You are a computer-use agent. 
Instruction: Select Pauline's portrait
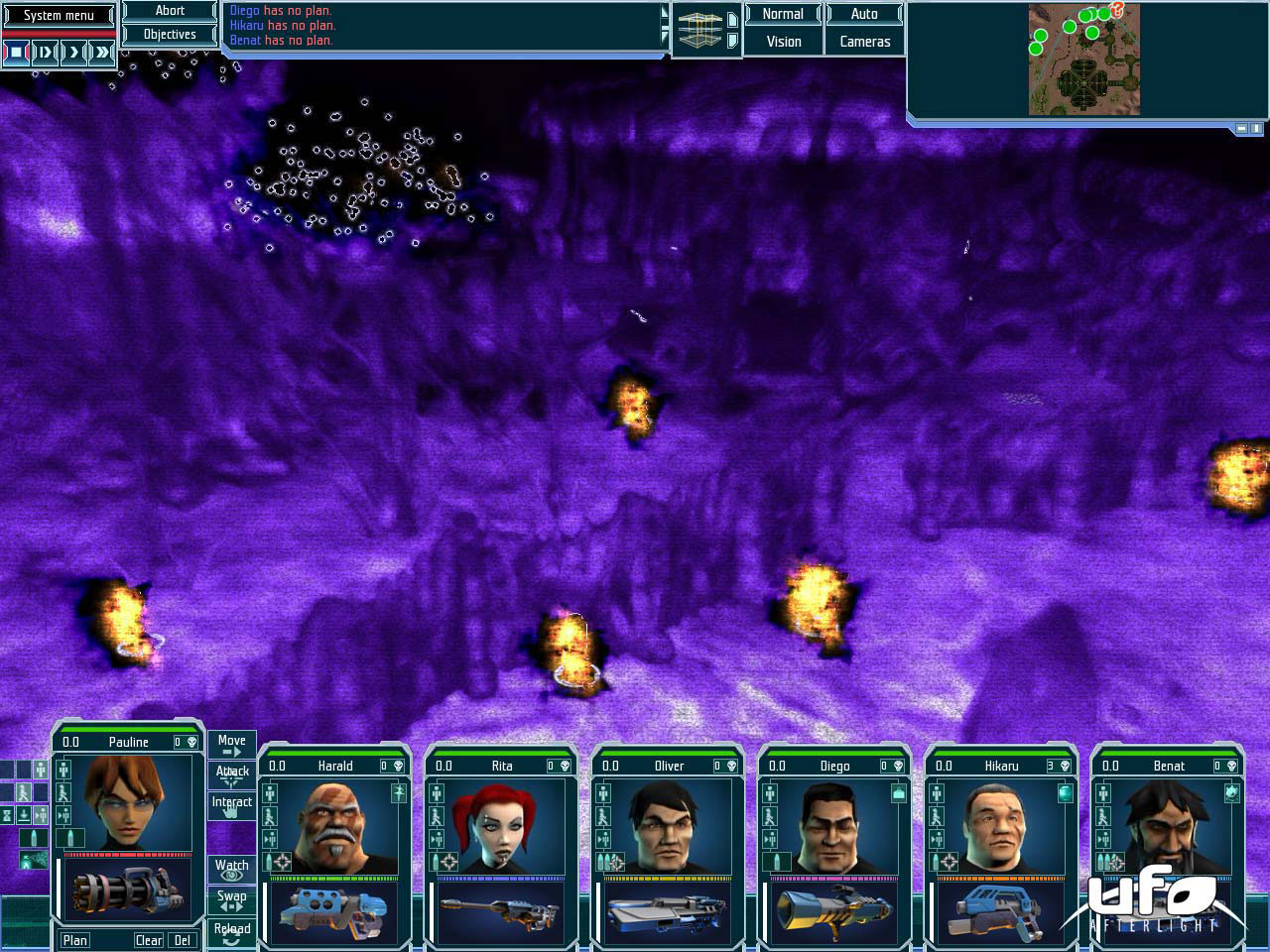click(127, 801)
